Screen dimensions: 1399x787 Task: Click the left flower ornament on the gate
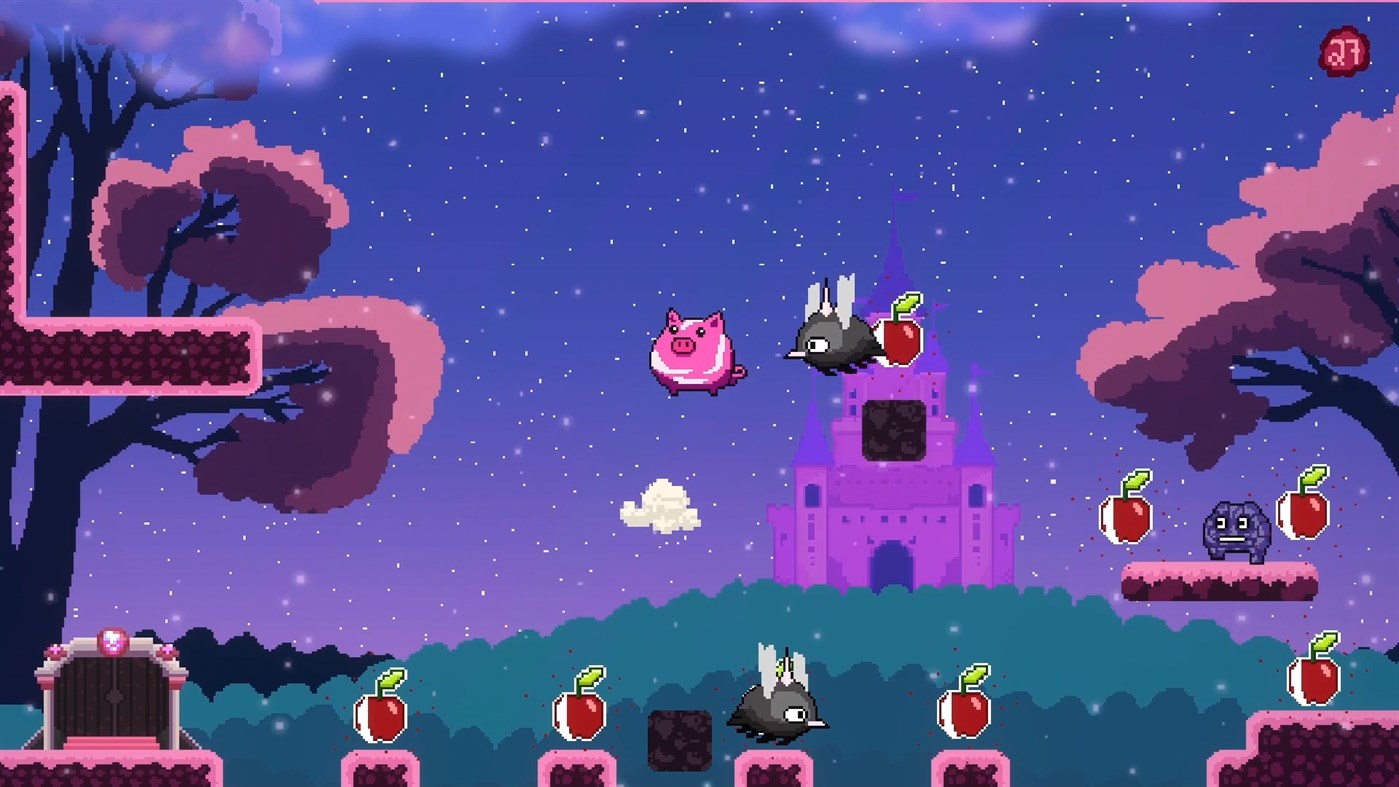tap(56, 650)
